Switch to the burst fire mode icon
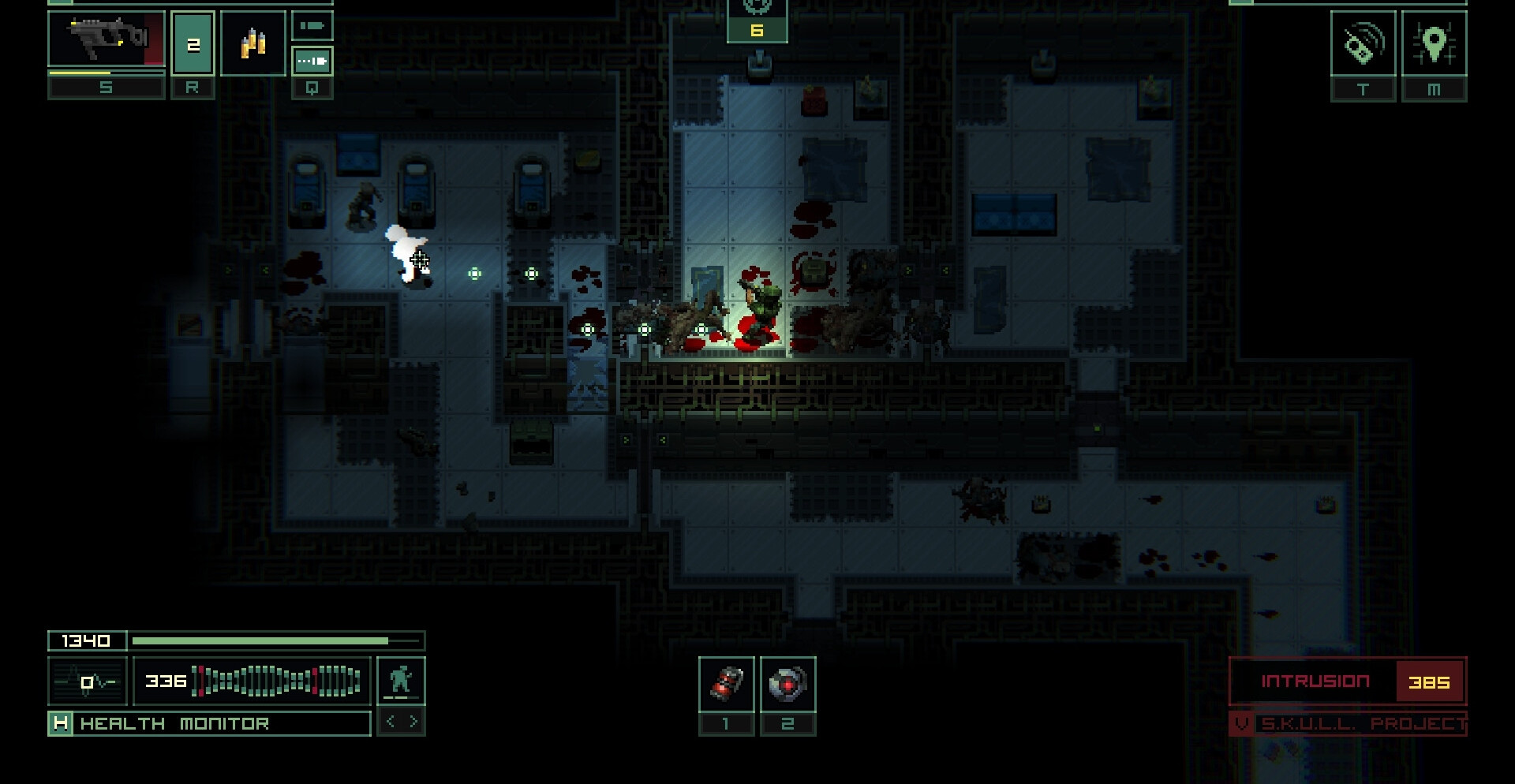This screenshot has width=1515, height=784. [x=312, y=61]
